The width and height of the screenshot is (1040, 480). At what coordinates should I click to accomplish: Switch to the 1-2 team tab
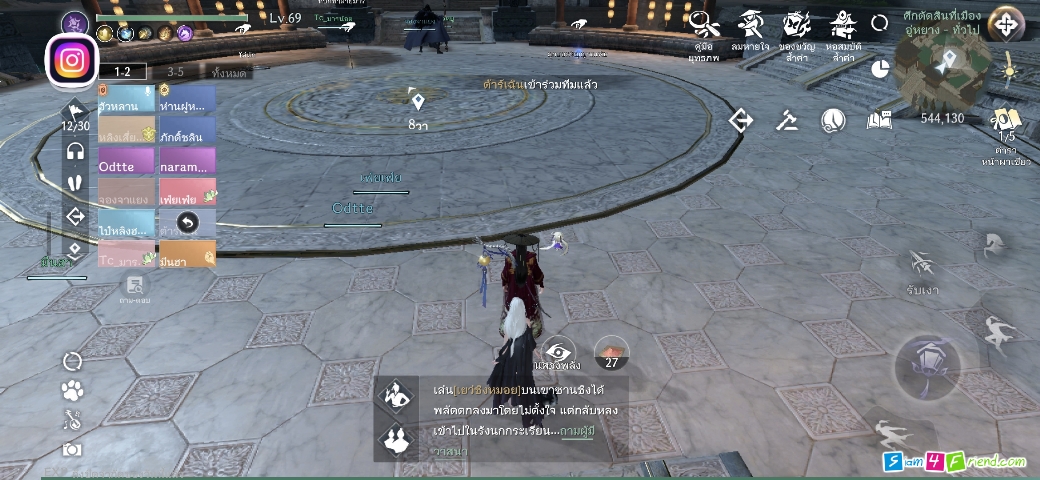coord(122,72)
